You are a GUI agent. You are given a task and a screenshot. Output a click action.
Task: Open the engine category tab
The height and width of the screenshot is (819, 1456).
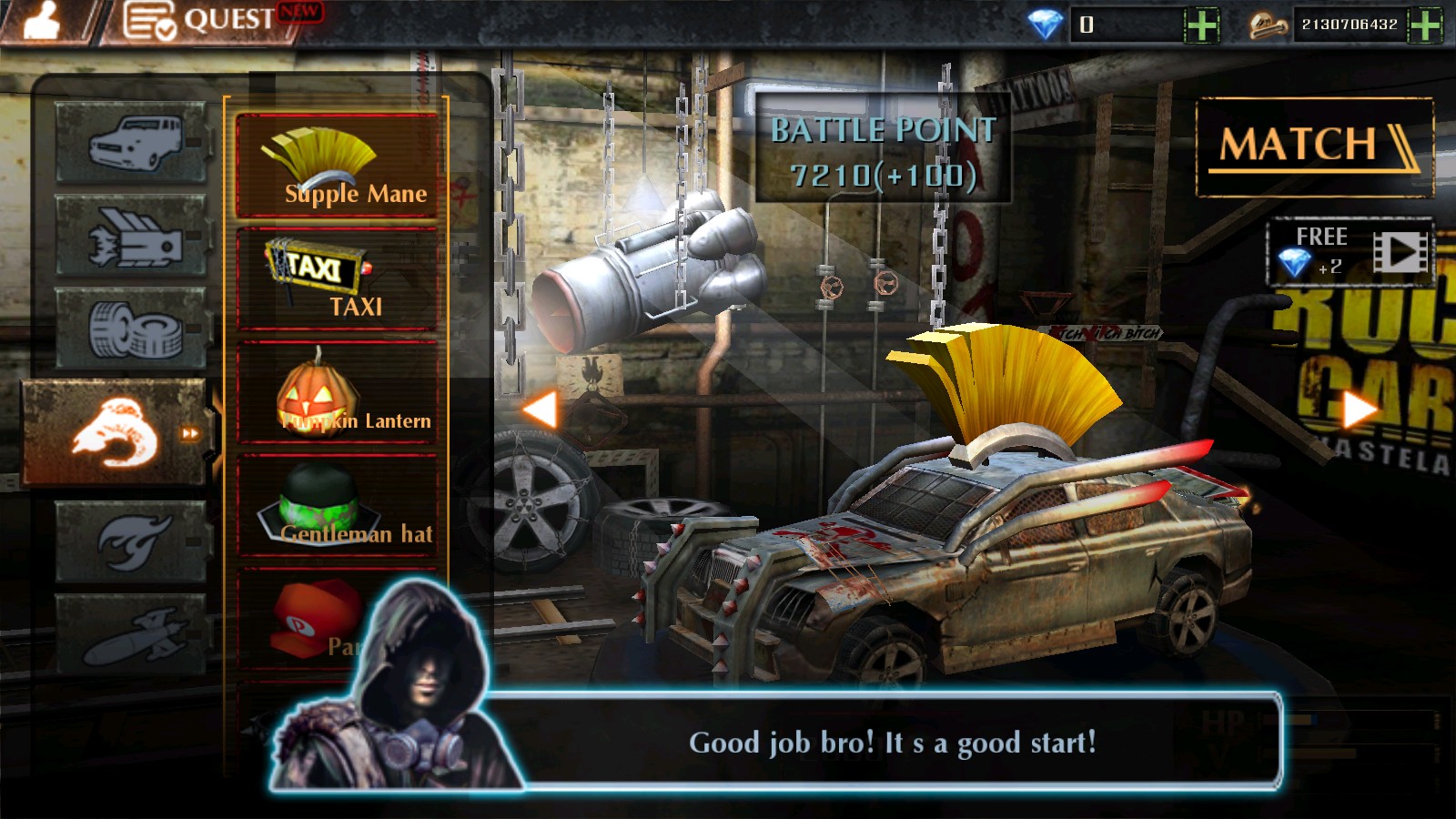click(132, 236)
